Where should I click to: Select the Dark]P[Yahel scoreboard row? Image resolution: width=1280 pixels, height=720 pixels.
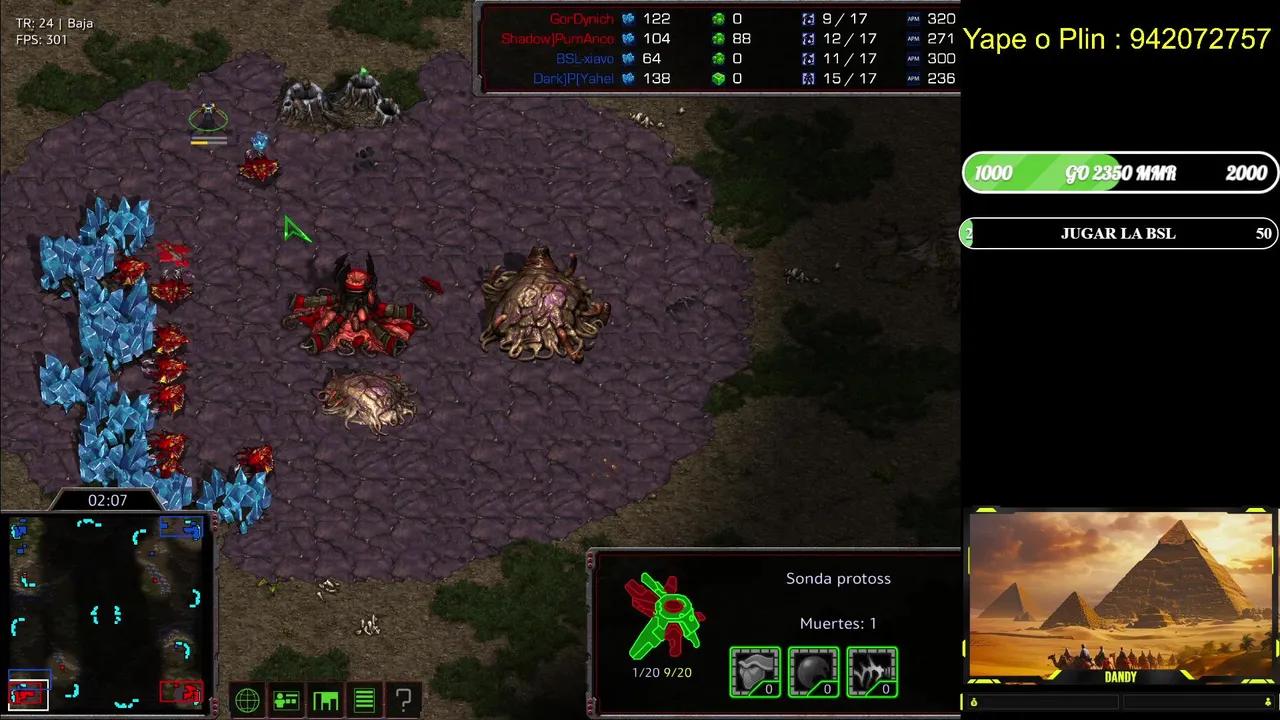(718, 79)
